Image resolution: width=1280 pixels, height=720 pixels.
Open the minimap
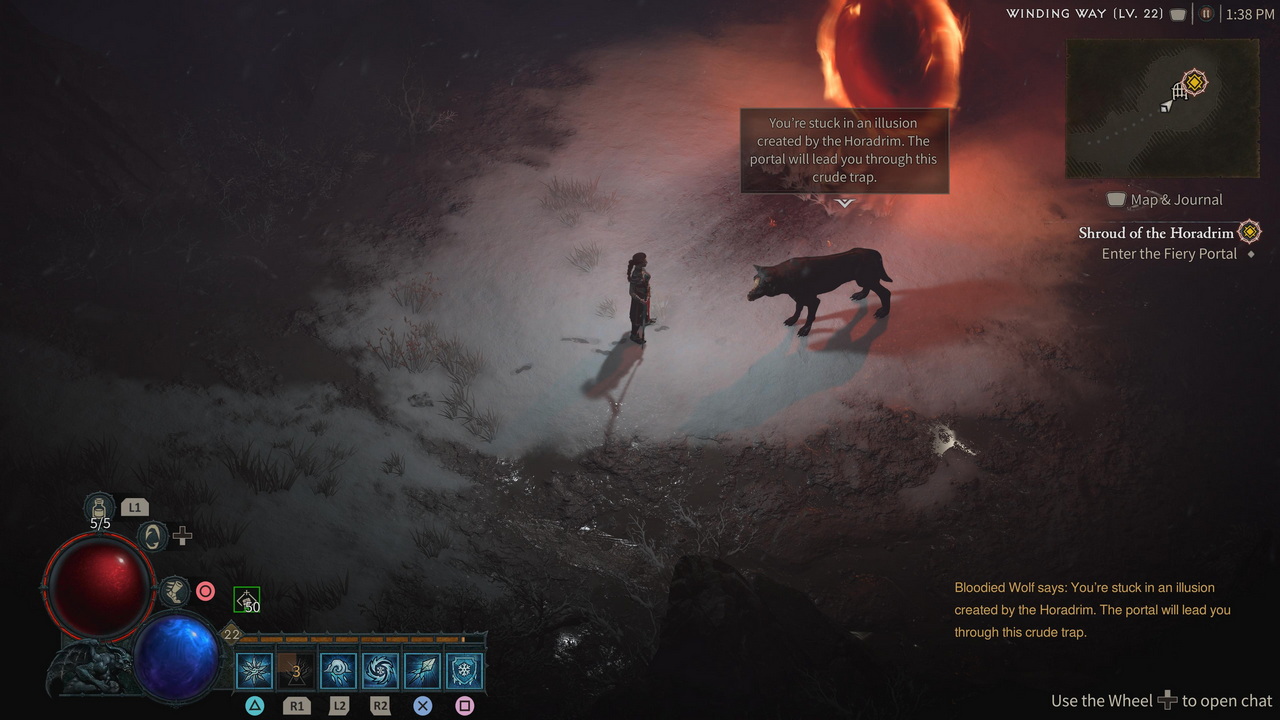[1162, 108]
